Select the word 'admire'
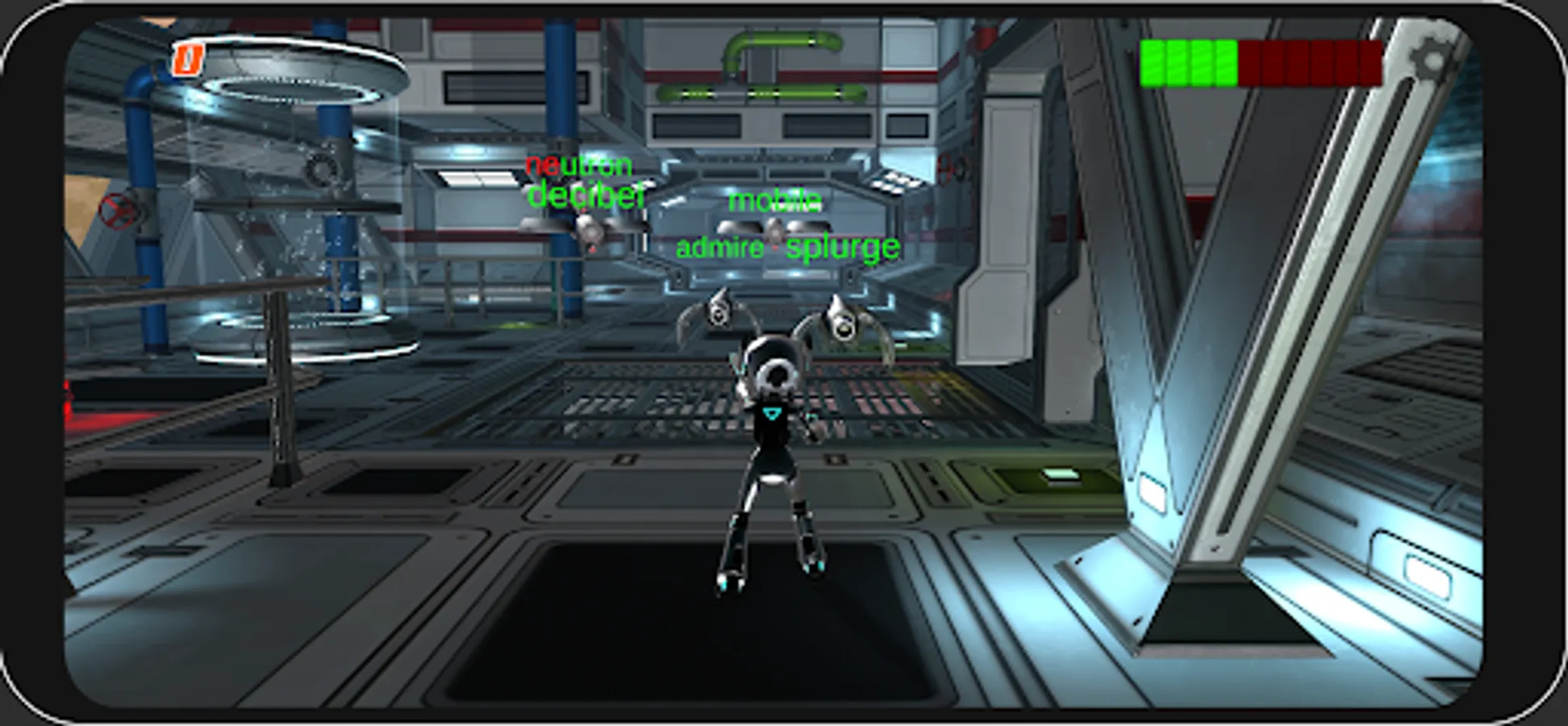1568x726 pixels. click(x=719, y=248)
